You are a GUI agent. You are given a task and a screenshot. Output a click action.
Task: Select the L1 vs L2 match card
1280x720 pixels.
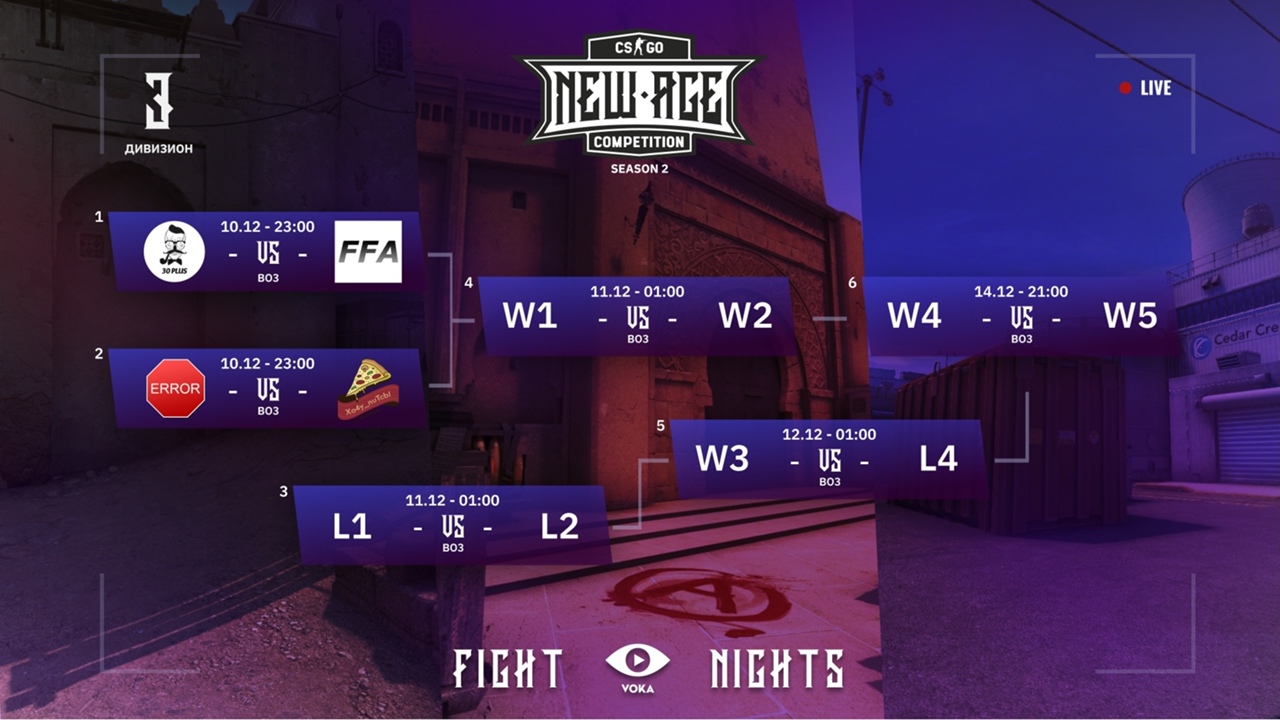453,526
